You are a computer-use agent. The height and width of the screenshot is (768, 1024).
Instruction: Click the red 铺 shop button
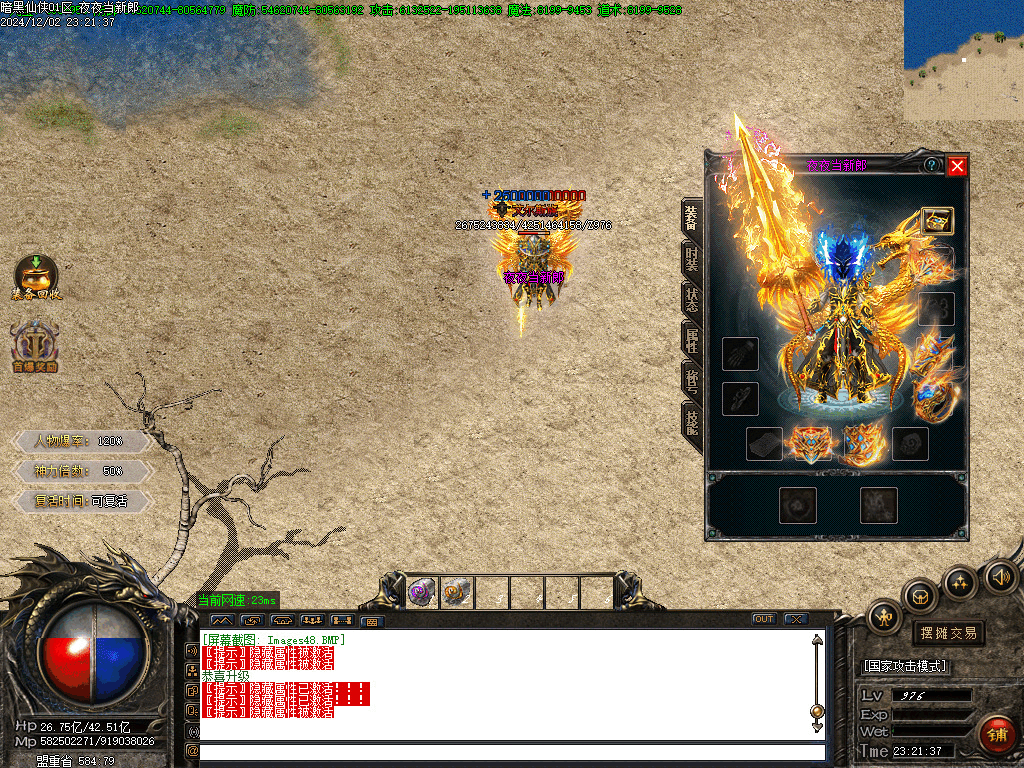tap(998, 735)
